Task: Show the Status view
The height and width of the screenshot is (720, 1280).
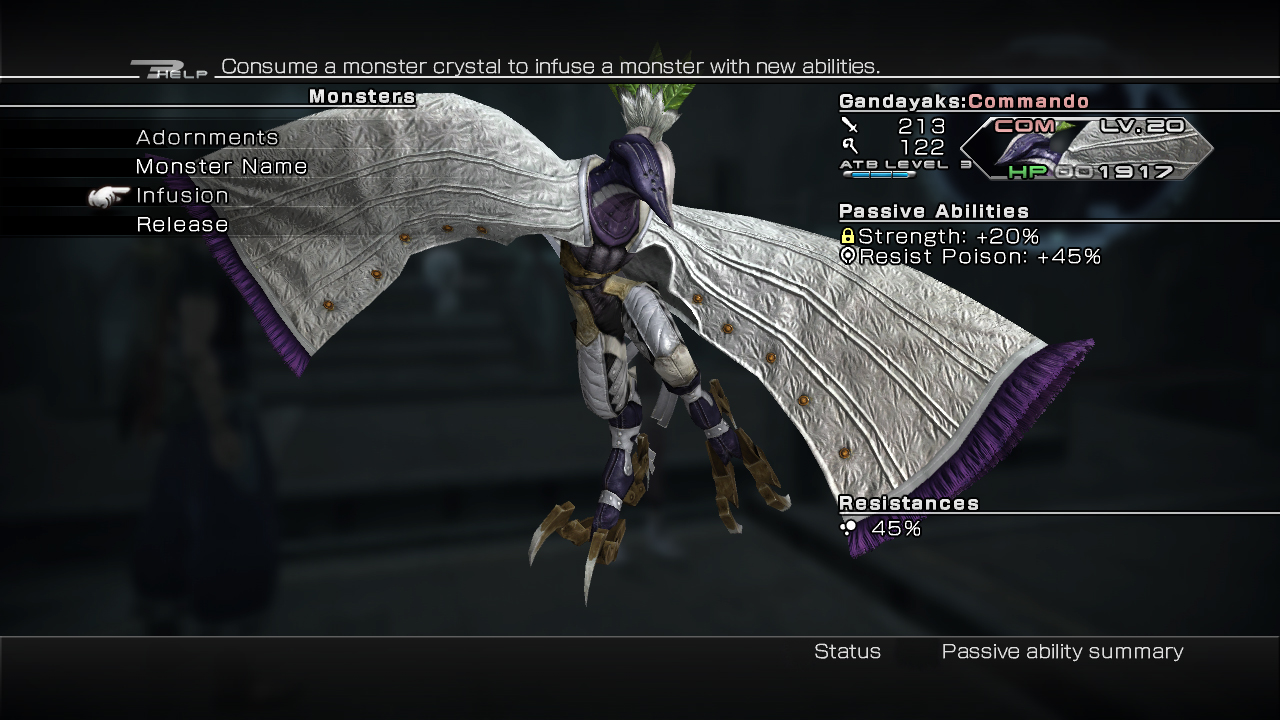Action: [847, 652]
